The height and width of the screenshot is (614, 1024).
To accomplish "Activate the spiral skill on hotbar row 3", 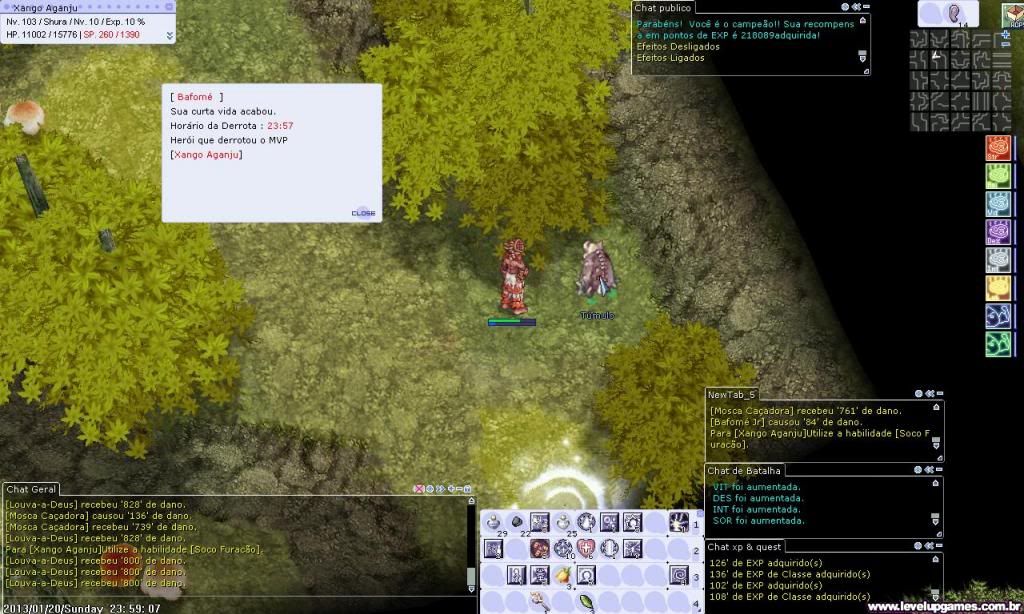I will pos(680,575).
